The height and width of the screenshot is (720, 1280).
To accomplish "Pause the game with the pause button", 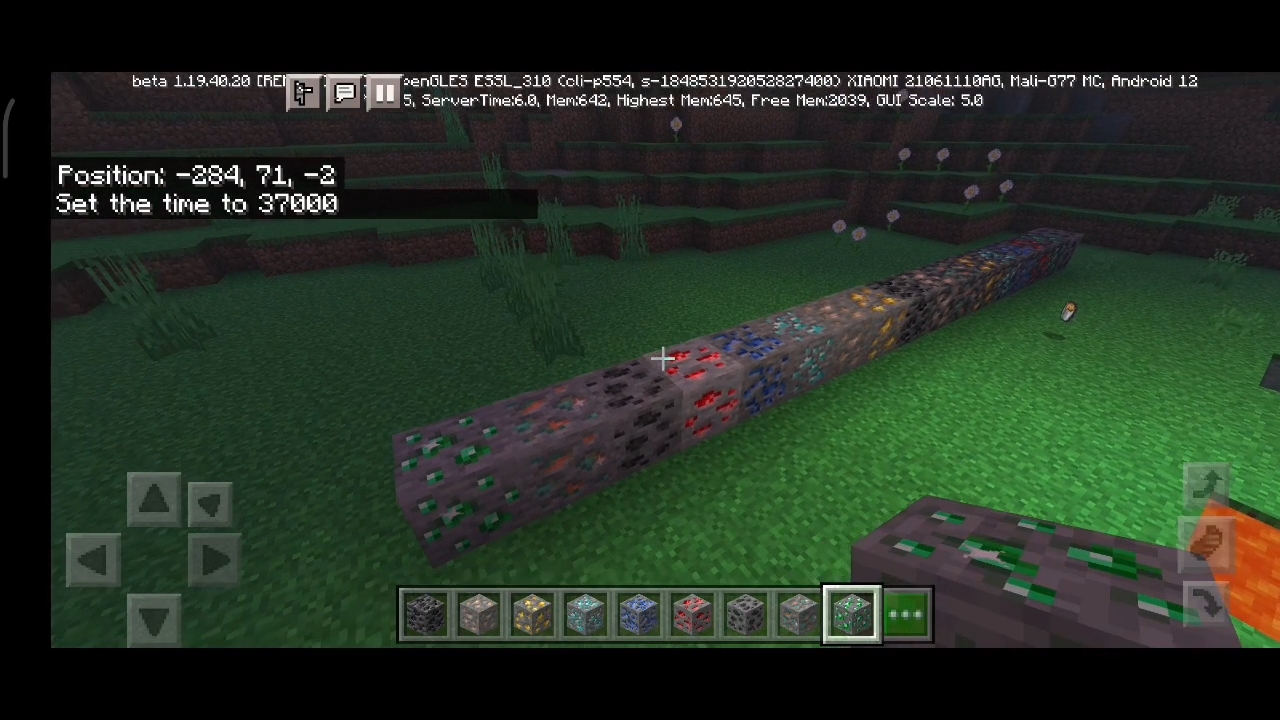I will click(x=385, y=93).
